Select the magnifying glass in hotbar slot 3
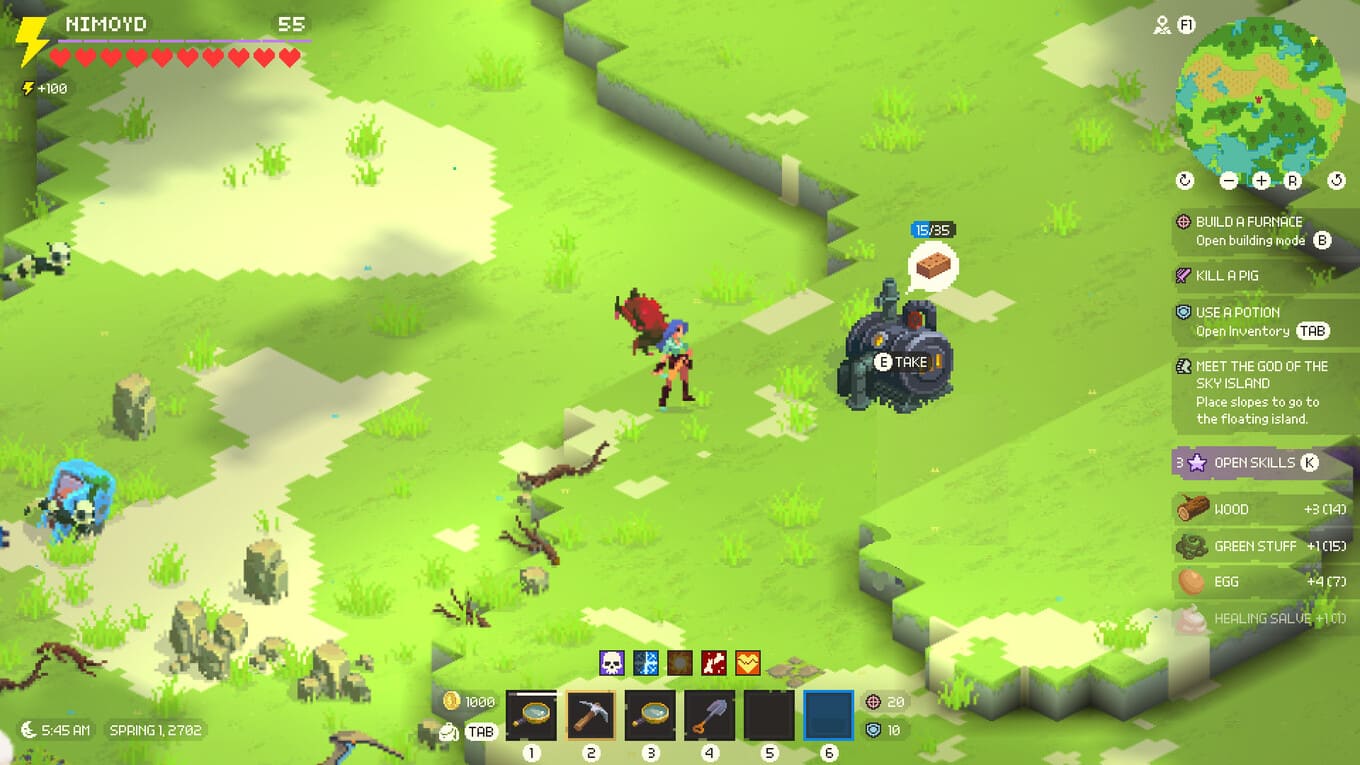The width and height of the screenshot is (1360, 765). coord(650,715)
